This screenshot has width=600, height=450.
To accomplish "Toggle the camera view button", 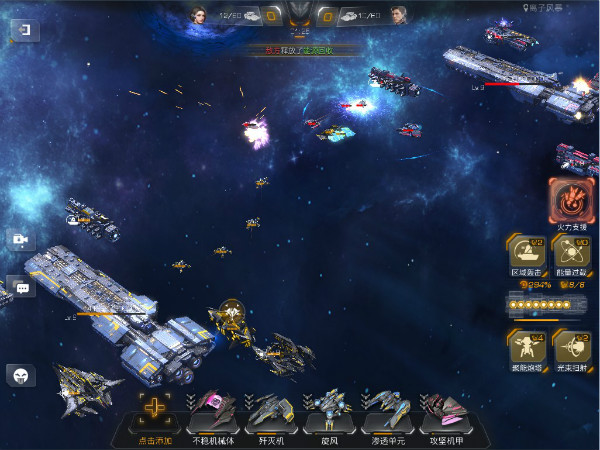I will (x=21, y=240).
